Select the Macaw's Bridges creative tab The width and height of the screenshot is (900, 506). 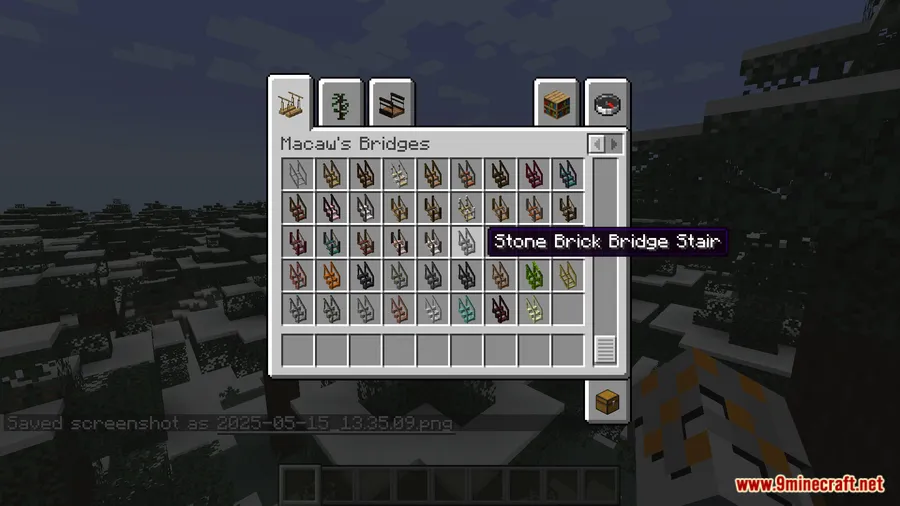tap(292, 102)
